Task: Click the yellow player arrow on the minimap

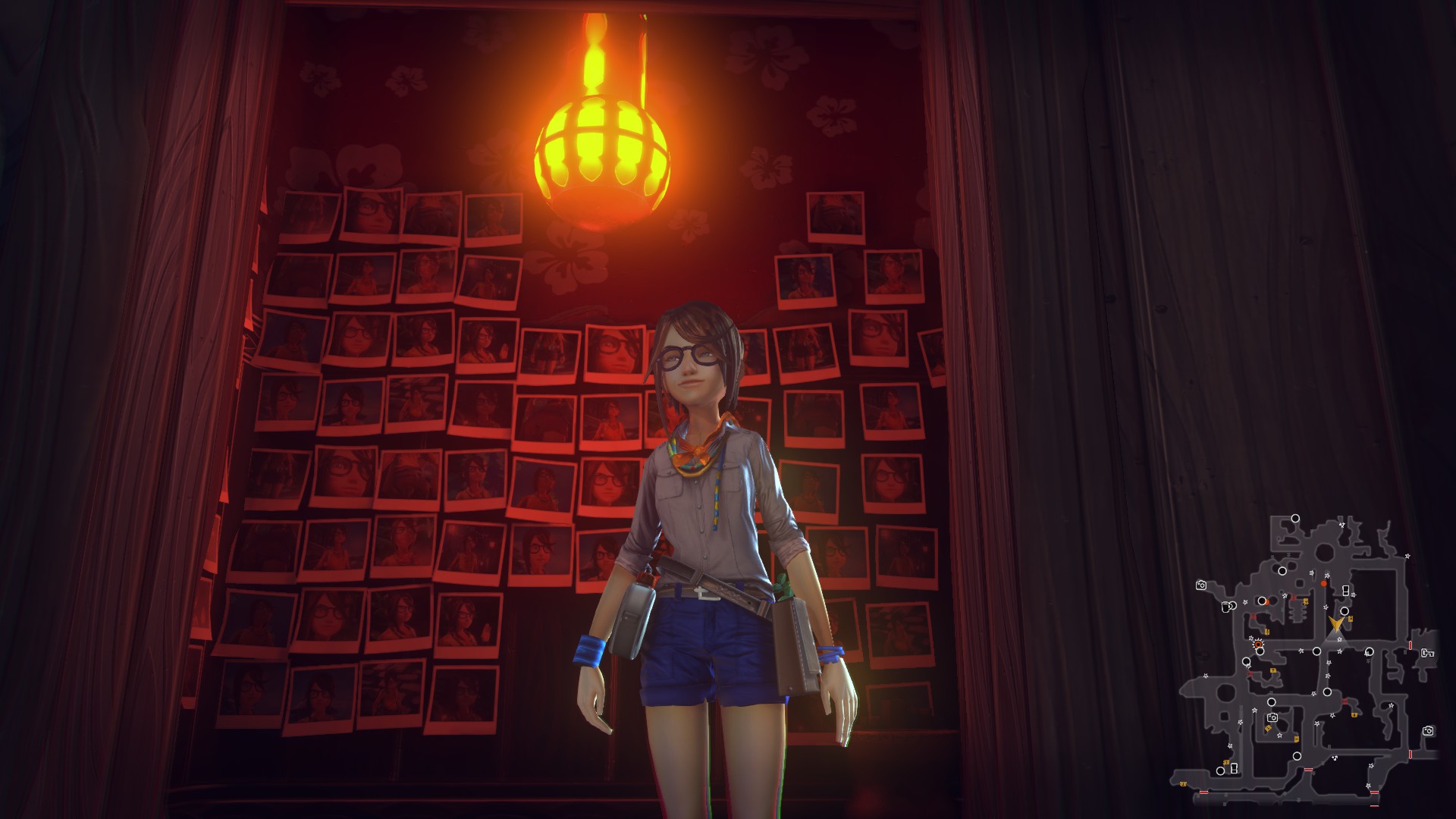Action: (x=1336, y=623)
